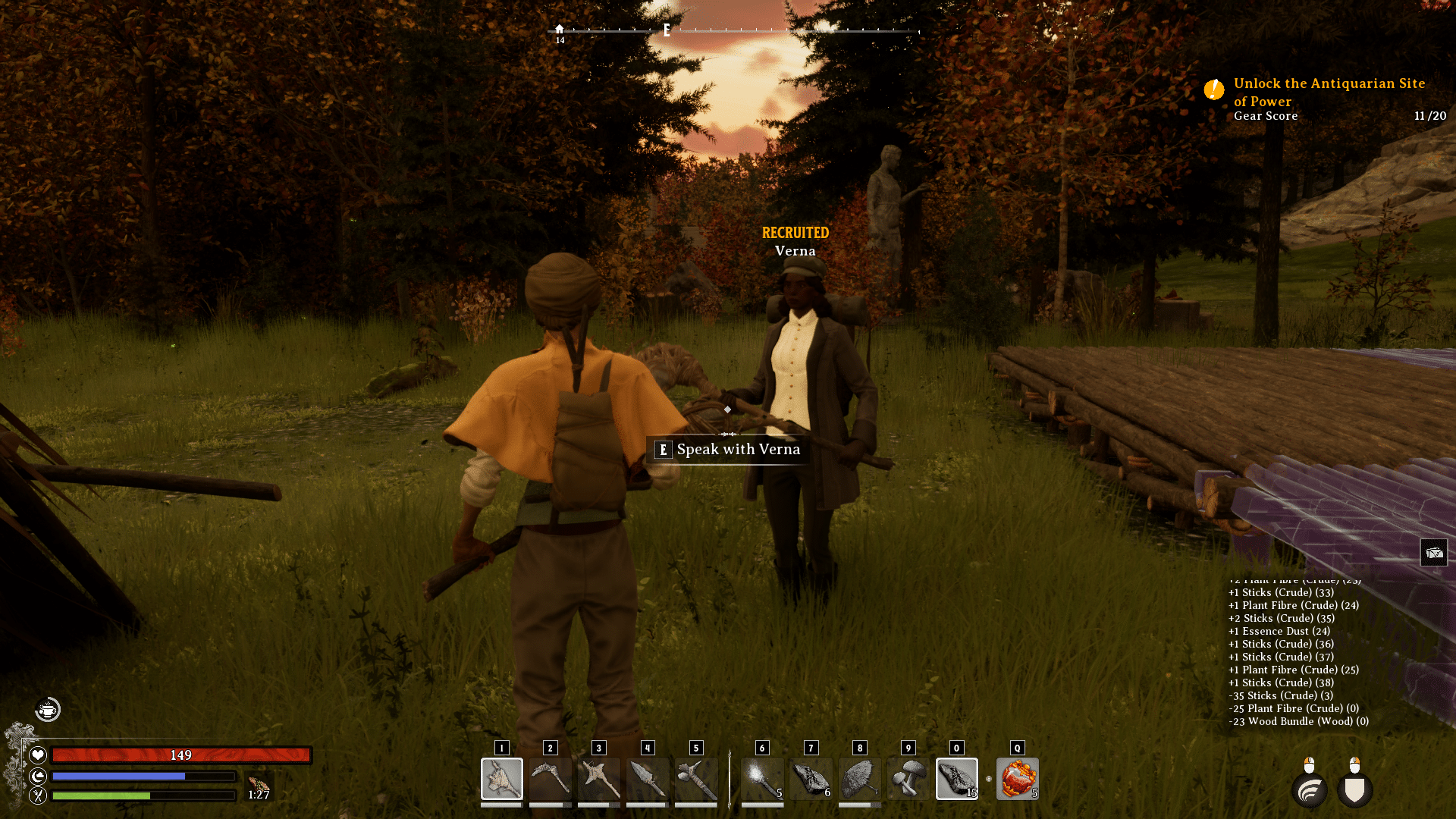This screenshot has height=819, width=1456.
Task: Click the right-mouse block shield icon
Action: [x=1357, y=790]
